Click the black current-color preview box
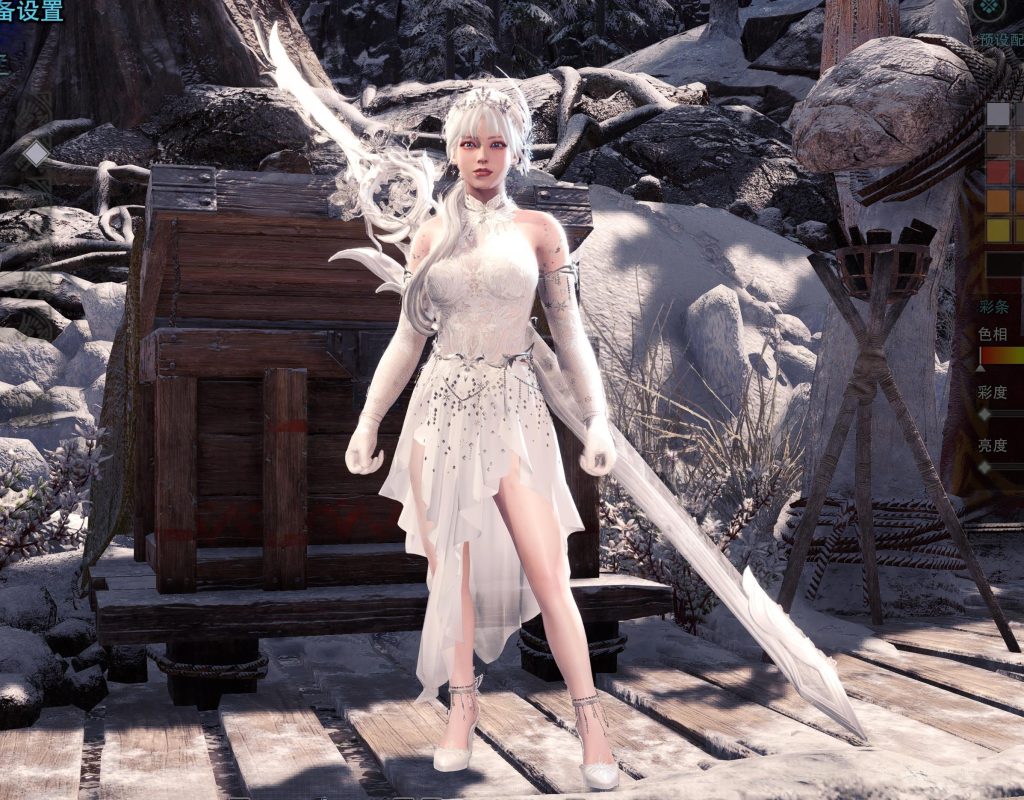This screenshot has width=1024, height=800. (1004, 265)
